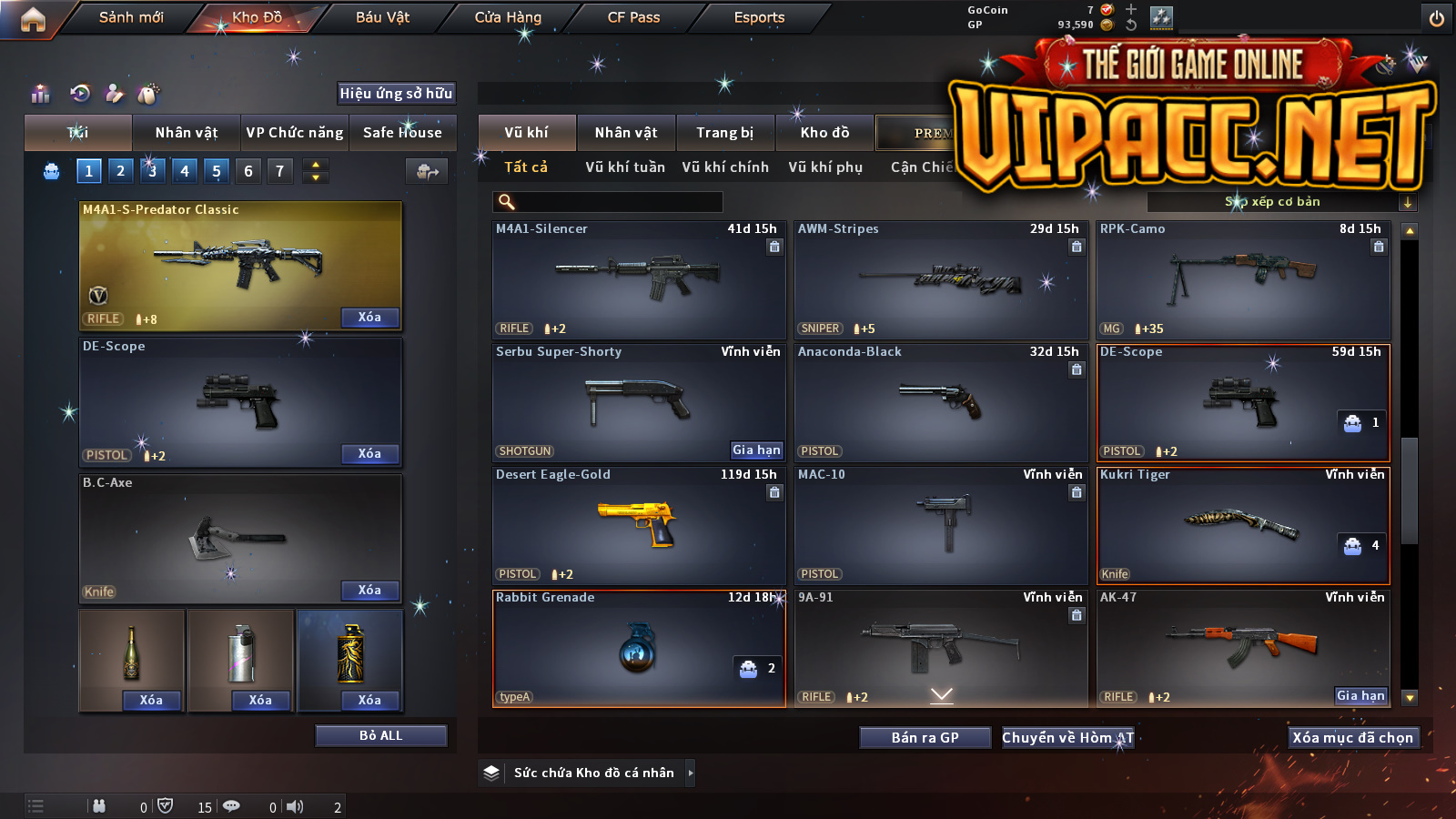
Task: Select the Nhân vật bag tab
Action: pos(187,133)
